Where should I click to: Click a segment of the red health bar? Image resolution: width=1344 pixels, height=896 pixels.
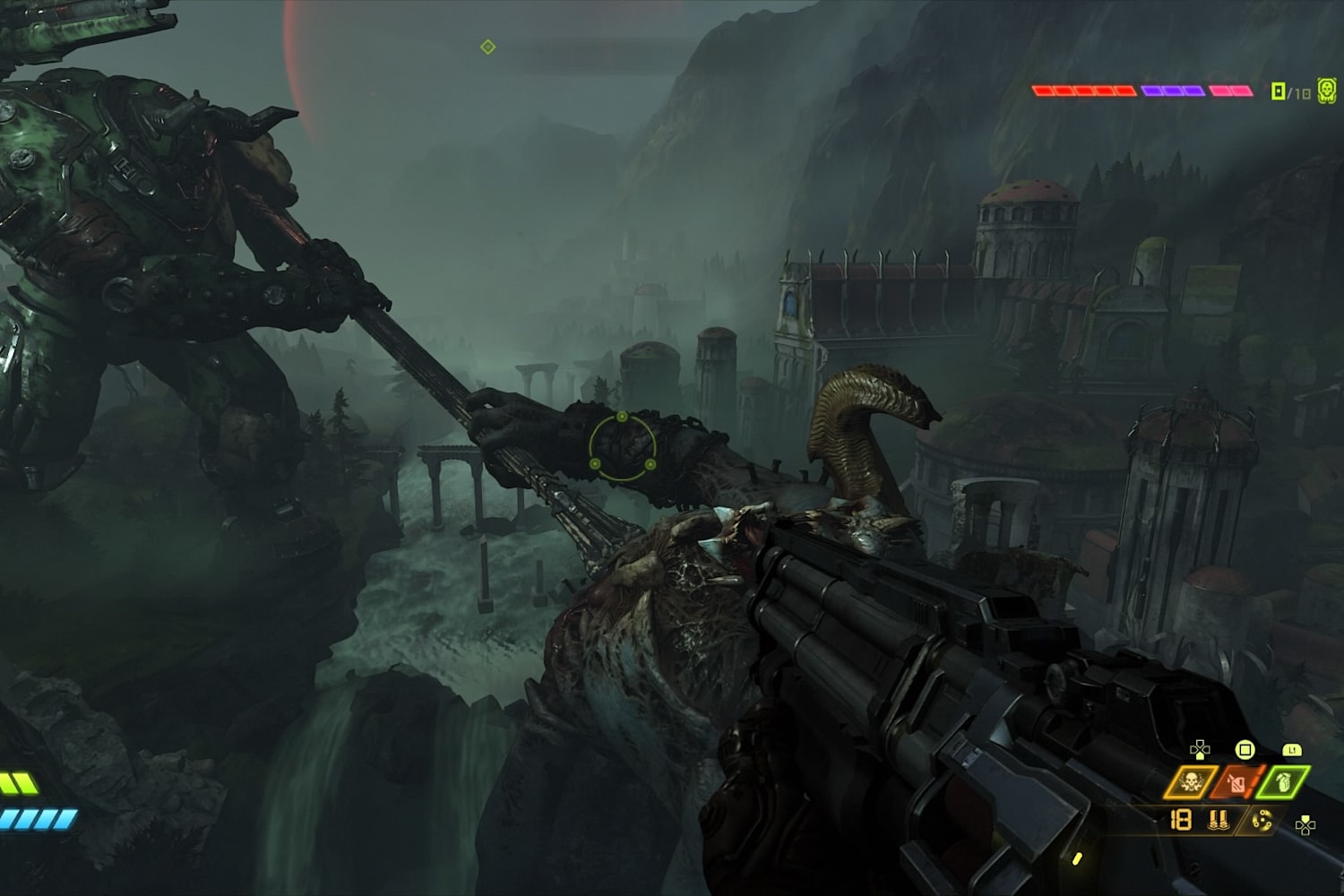1075,90
